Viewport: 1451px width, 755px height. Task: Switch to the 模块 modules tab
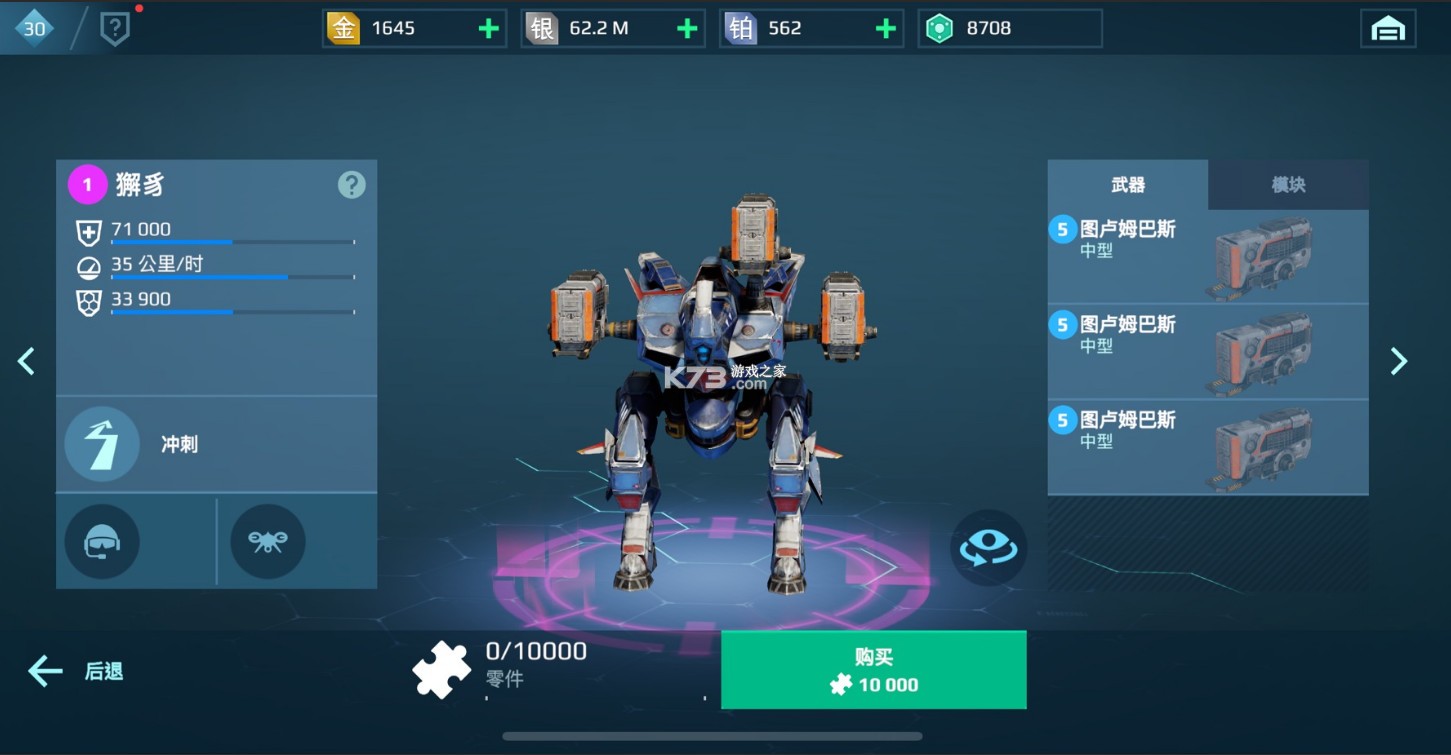pos(1288,185)
